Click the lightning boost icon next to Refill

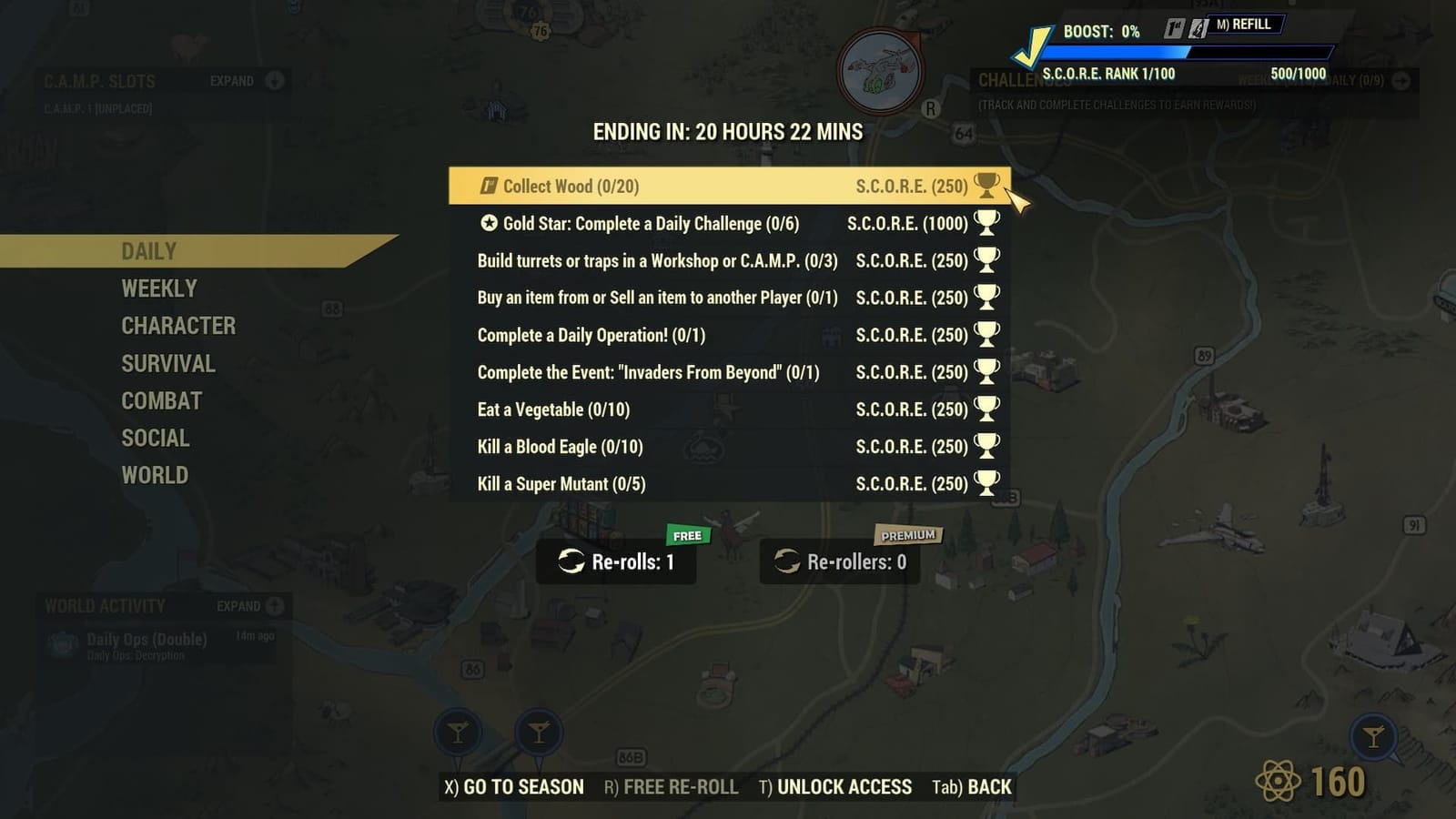pyautogui.click(x=1198, y=29)
